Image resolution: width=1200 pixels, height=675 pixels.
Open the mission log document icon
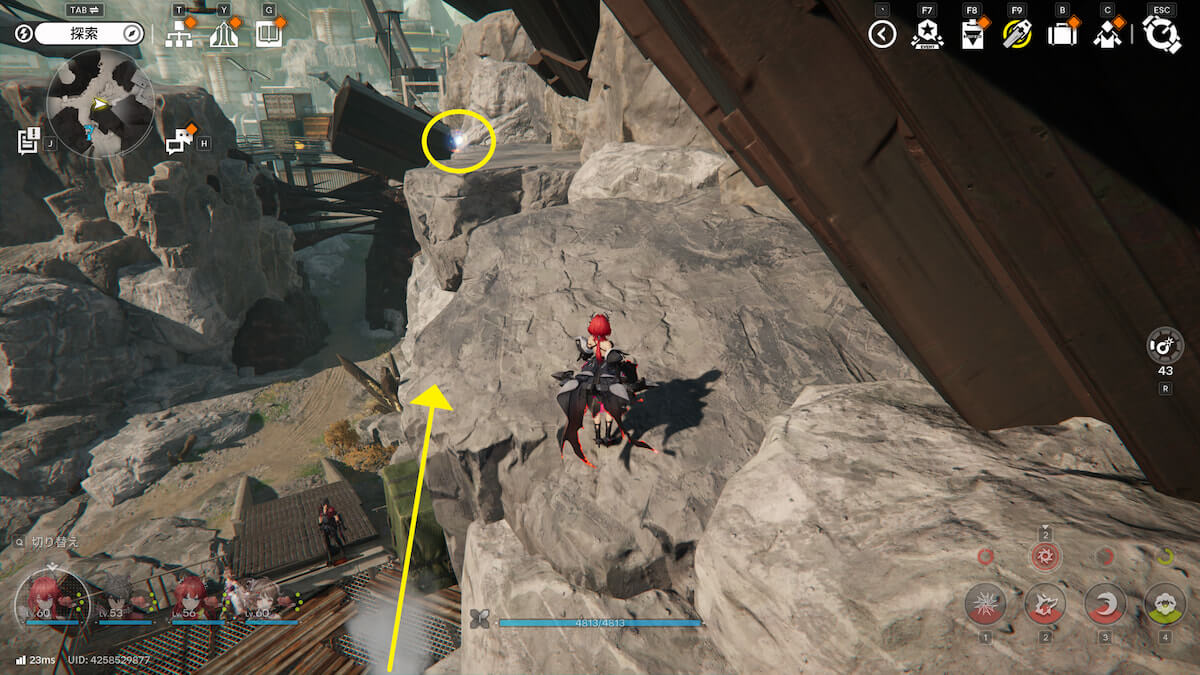click(x=29, y=141)
